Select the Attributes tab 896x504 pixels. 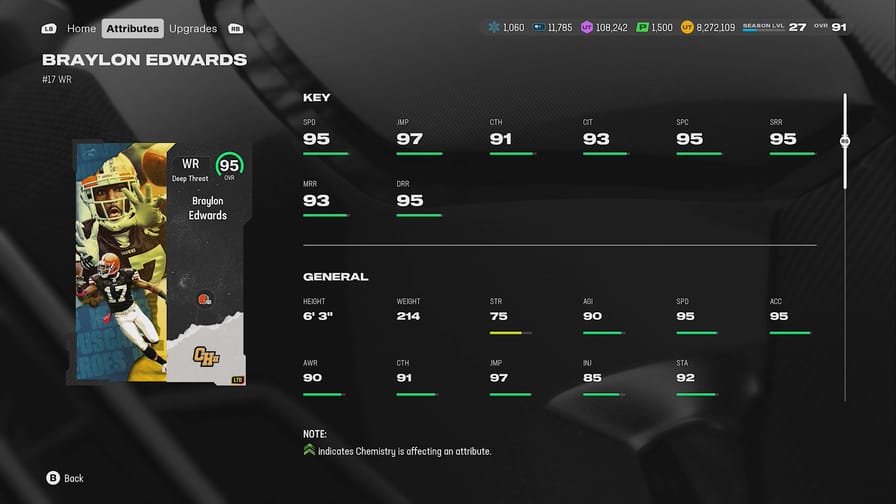click(133, 29)
